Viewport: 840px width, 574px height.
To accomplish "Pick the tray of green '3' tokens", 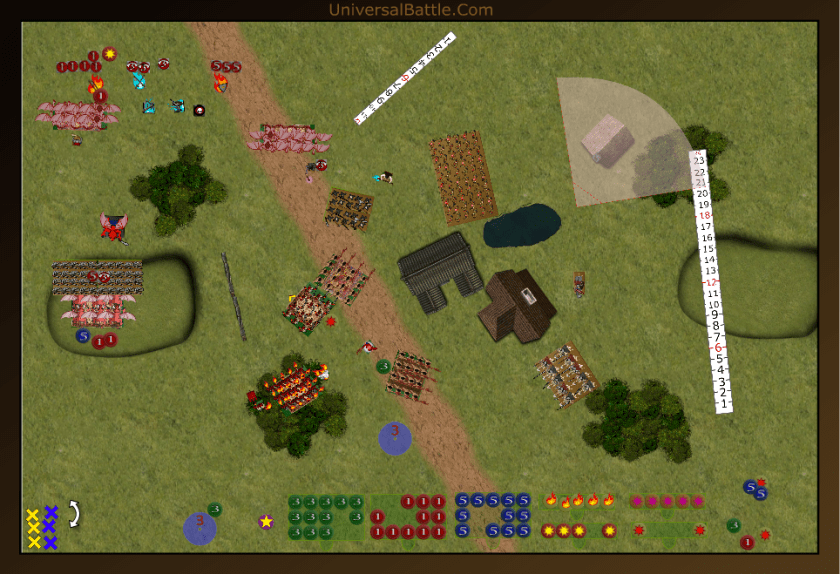I will (x=326, y=517).
